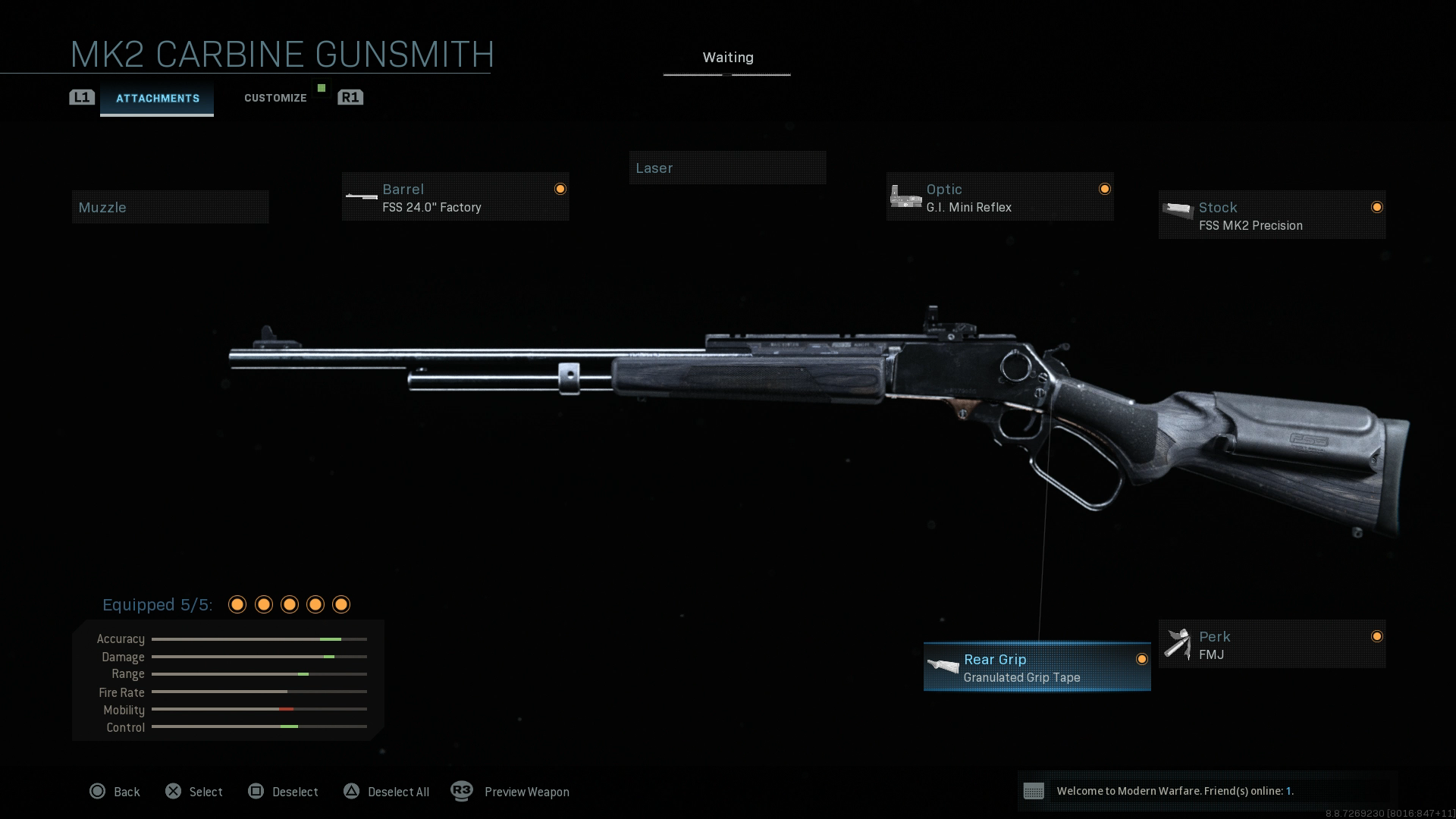This screenshot has height=819, width=1456.
Task: Toggle the equipped indicator on the Barrel slot
Action: click(560, 188)
